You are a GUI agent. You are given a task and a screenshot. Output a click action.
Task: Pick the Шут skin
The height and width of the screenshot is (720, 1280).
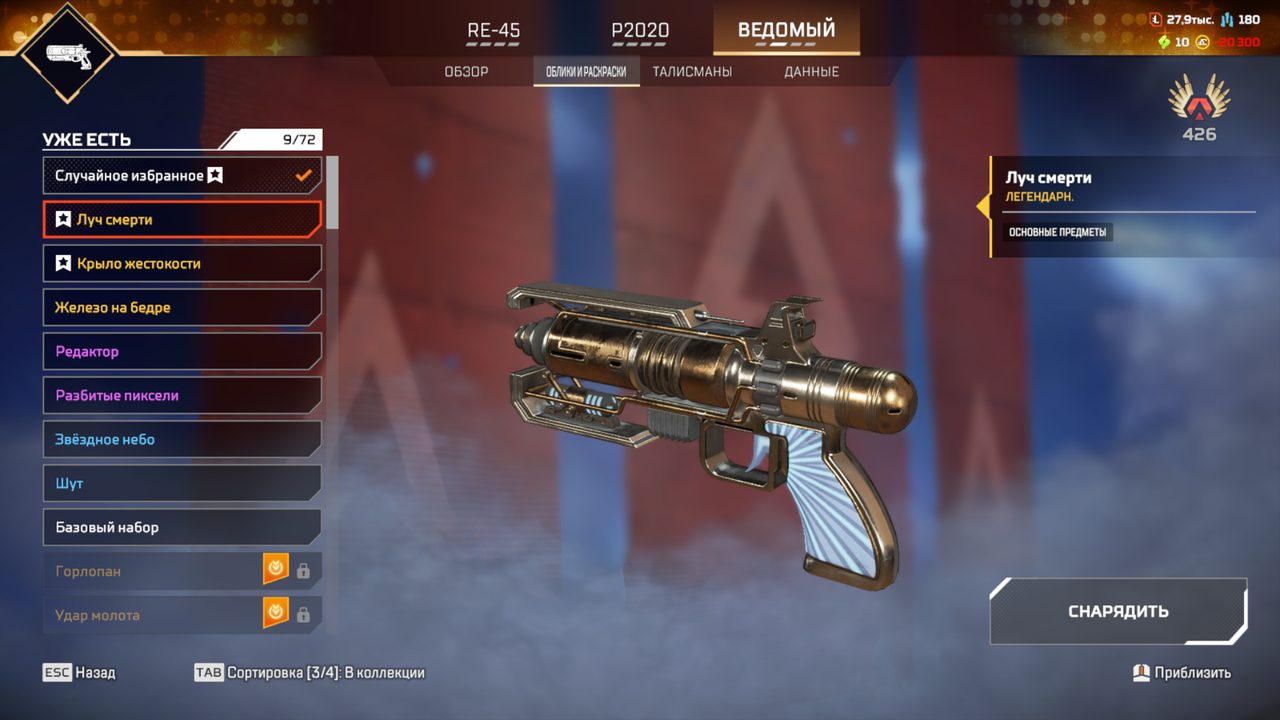182,483
